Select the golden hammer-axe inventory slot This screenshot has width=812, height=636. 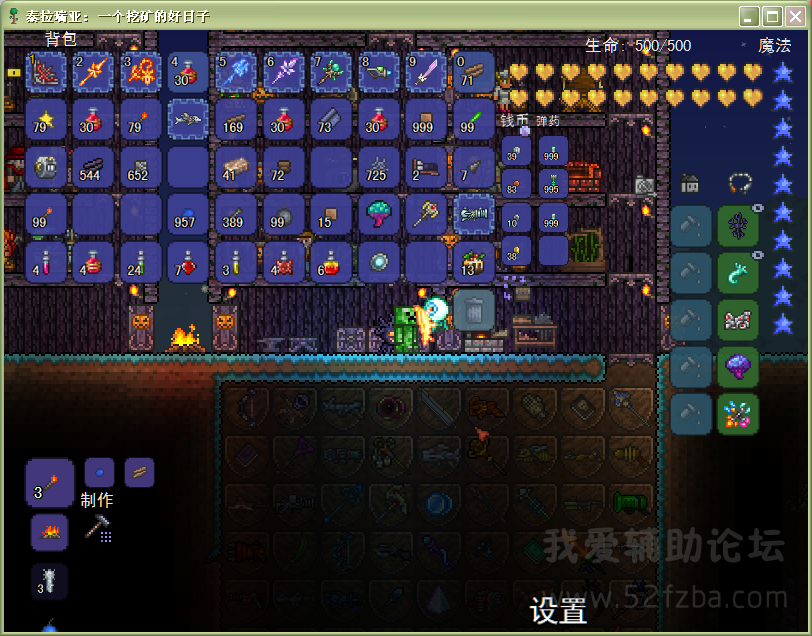(427, 214)
